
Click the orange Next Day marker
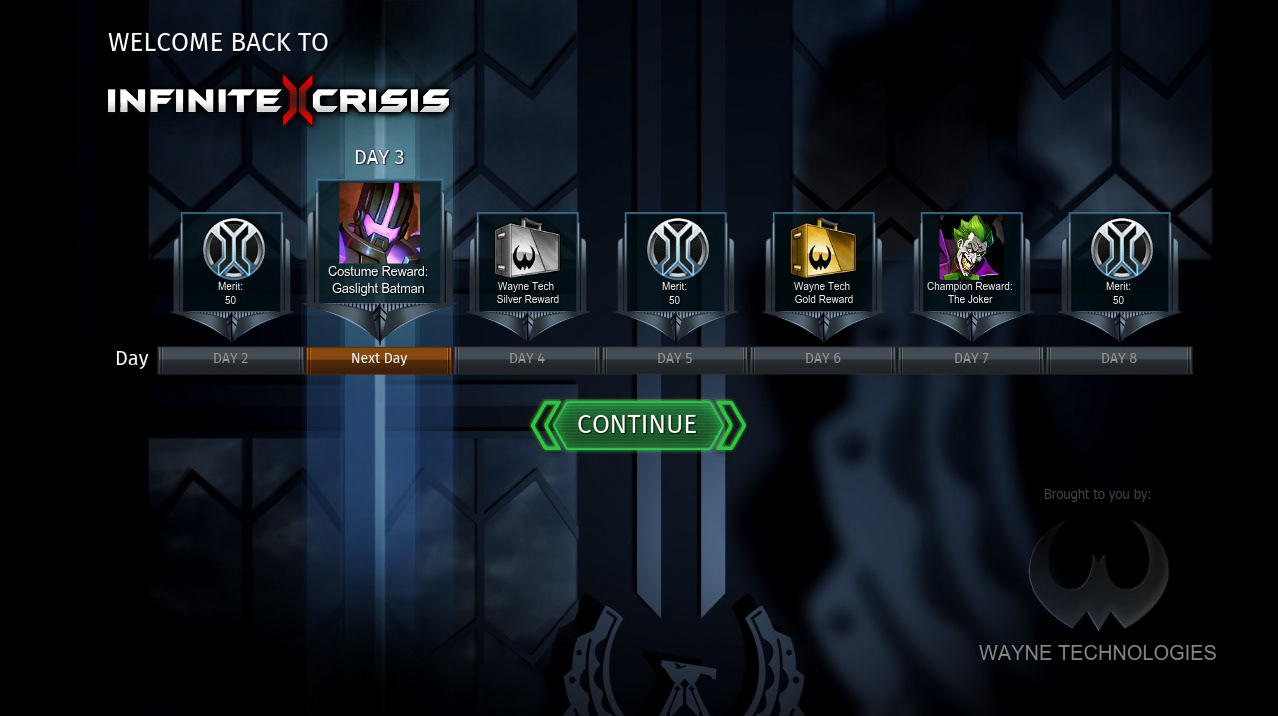(379, 359)
